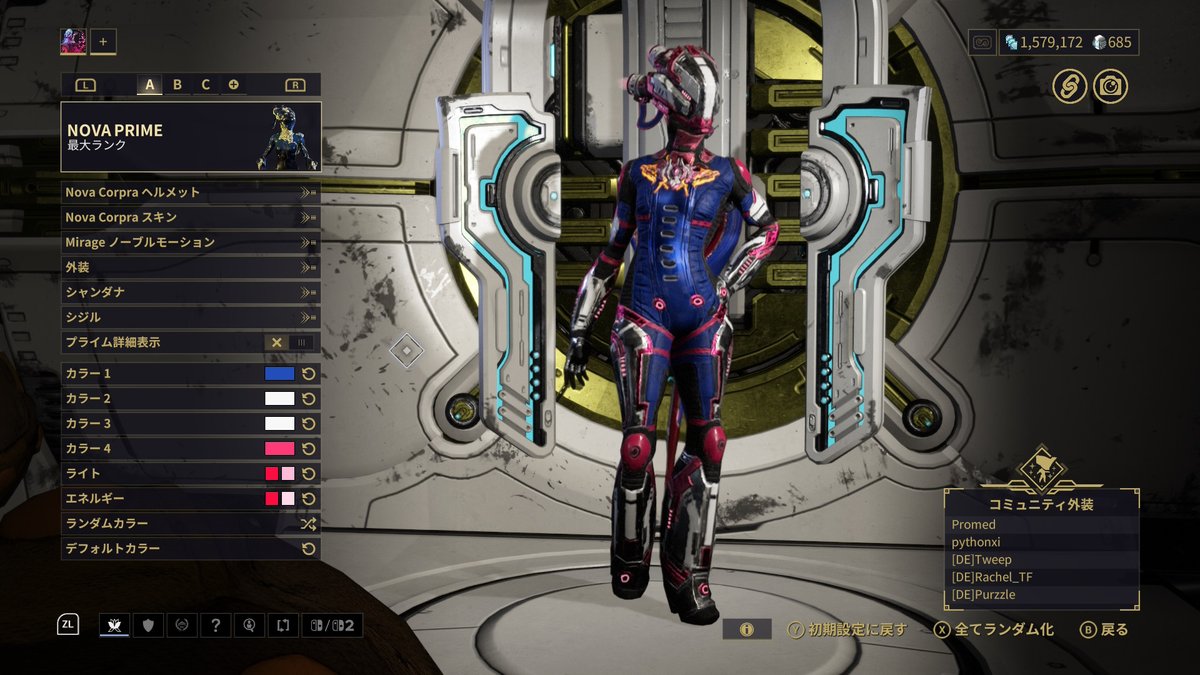Choose Mirage ノーブルモーション animation set
Image resolution: width=1200 pixels, height=675 pixels.
click(x=190, y=242)
